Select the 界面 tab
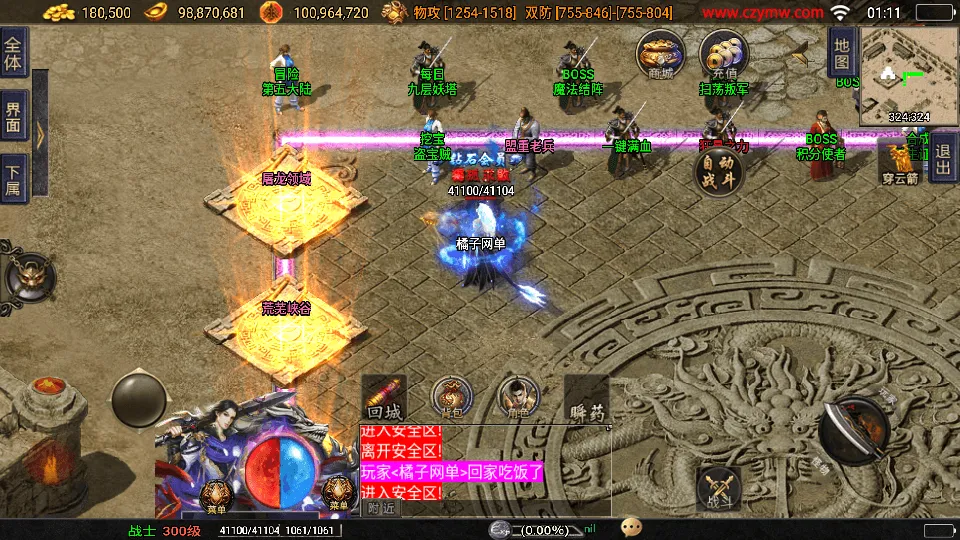960x540 pixels. (14, 117)
